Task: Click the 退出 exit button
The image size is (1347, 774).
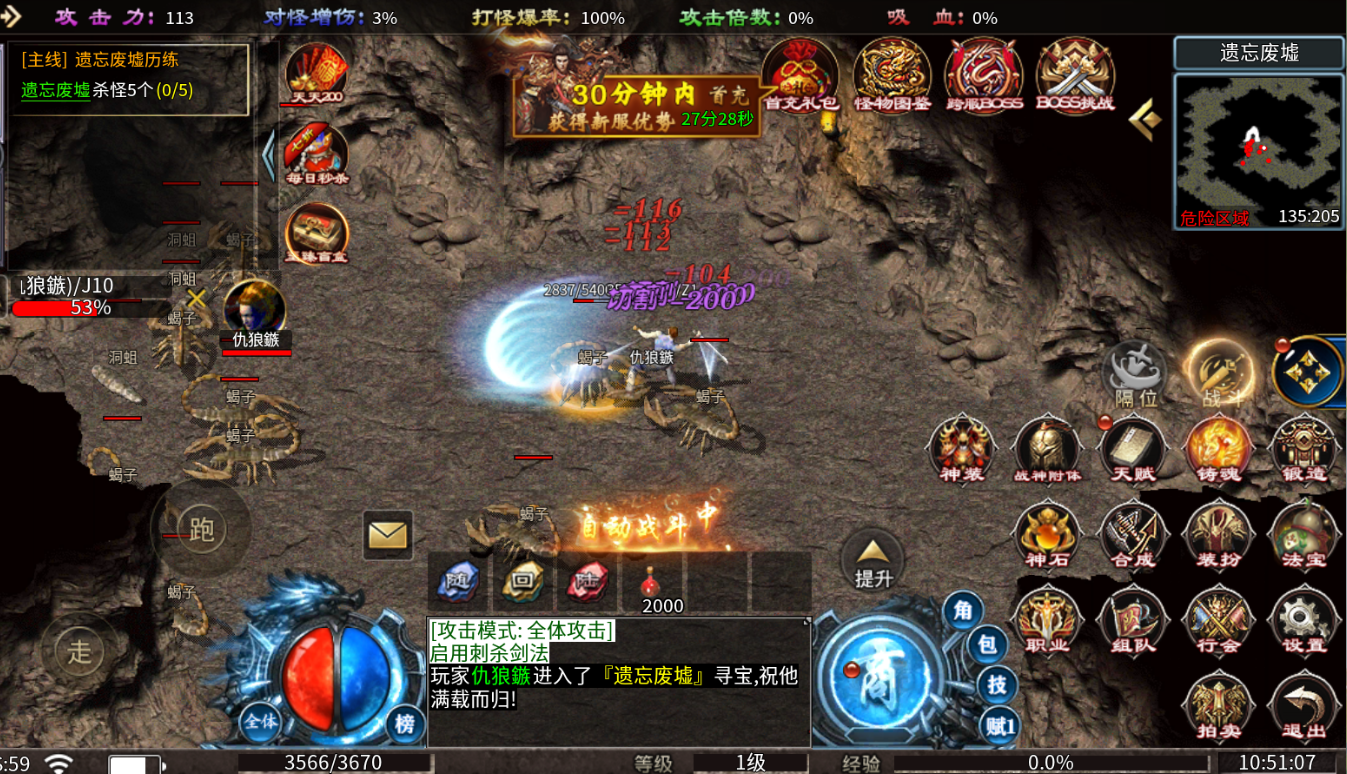Action: point(1303,707)
